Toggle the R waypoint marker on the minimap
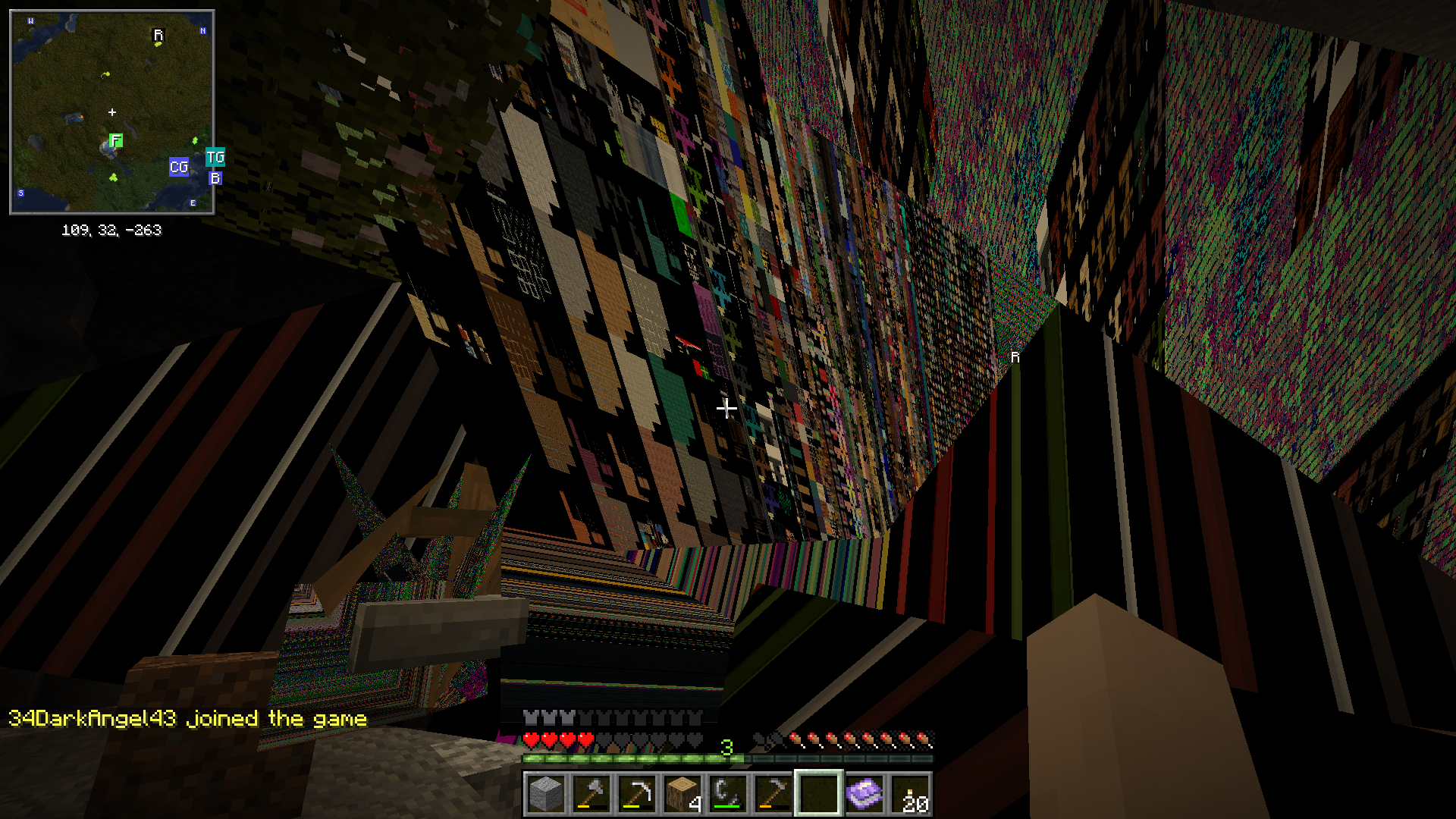The image size is (1456, 819). pyautogui.click(x=158, y=34)
